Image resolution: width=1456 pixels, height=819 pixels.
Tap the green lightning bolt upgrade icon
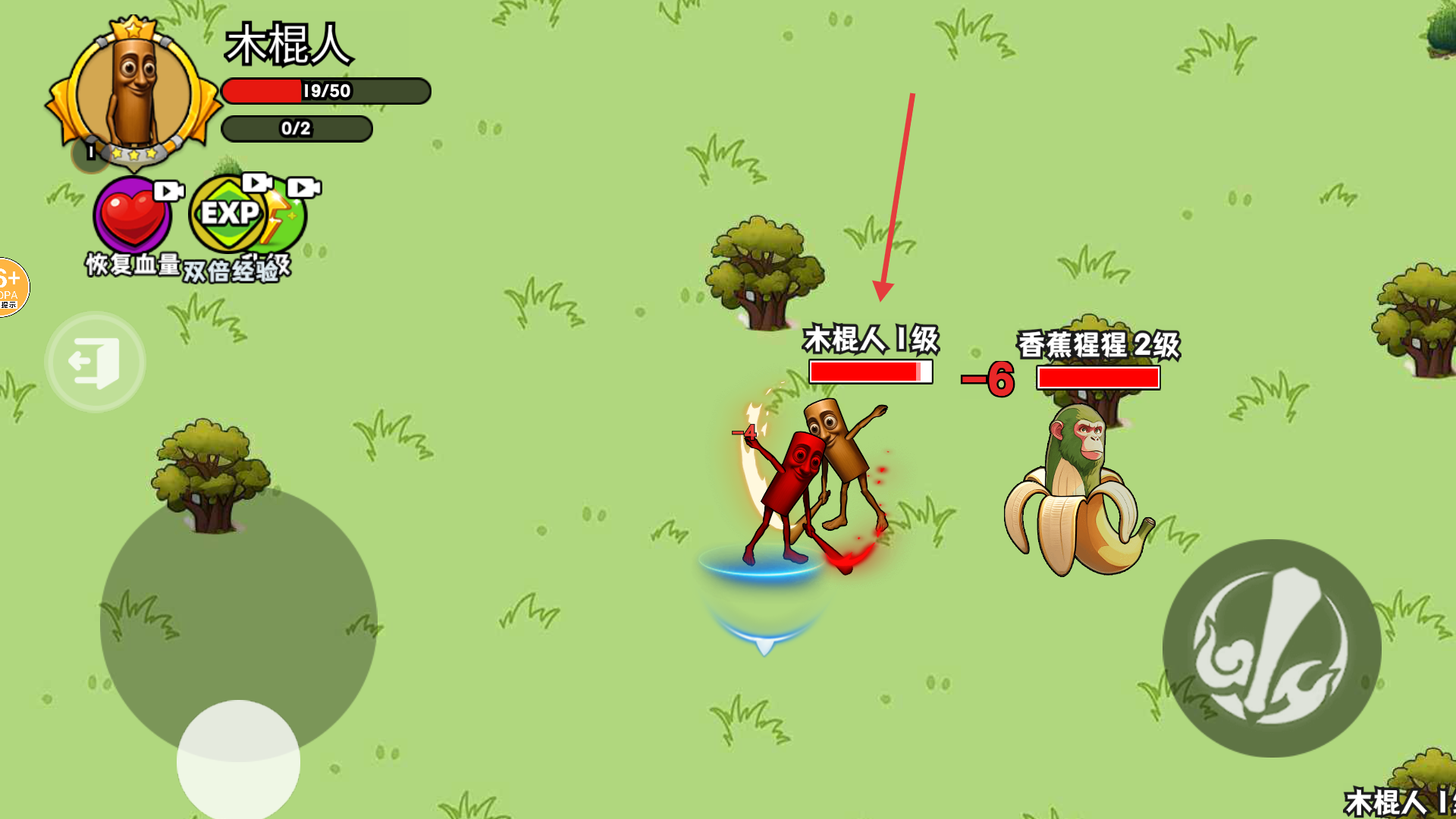pyautogui.click(x=290, y=216)
